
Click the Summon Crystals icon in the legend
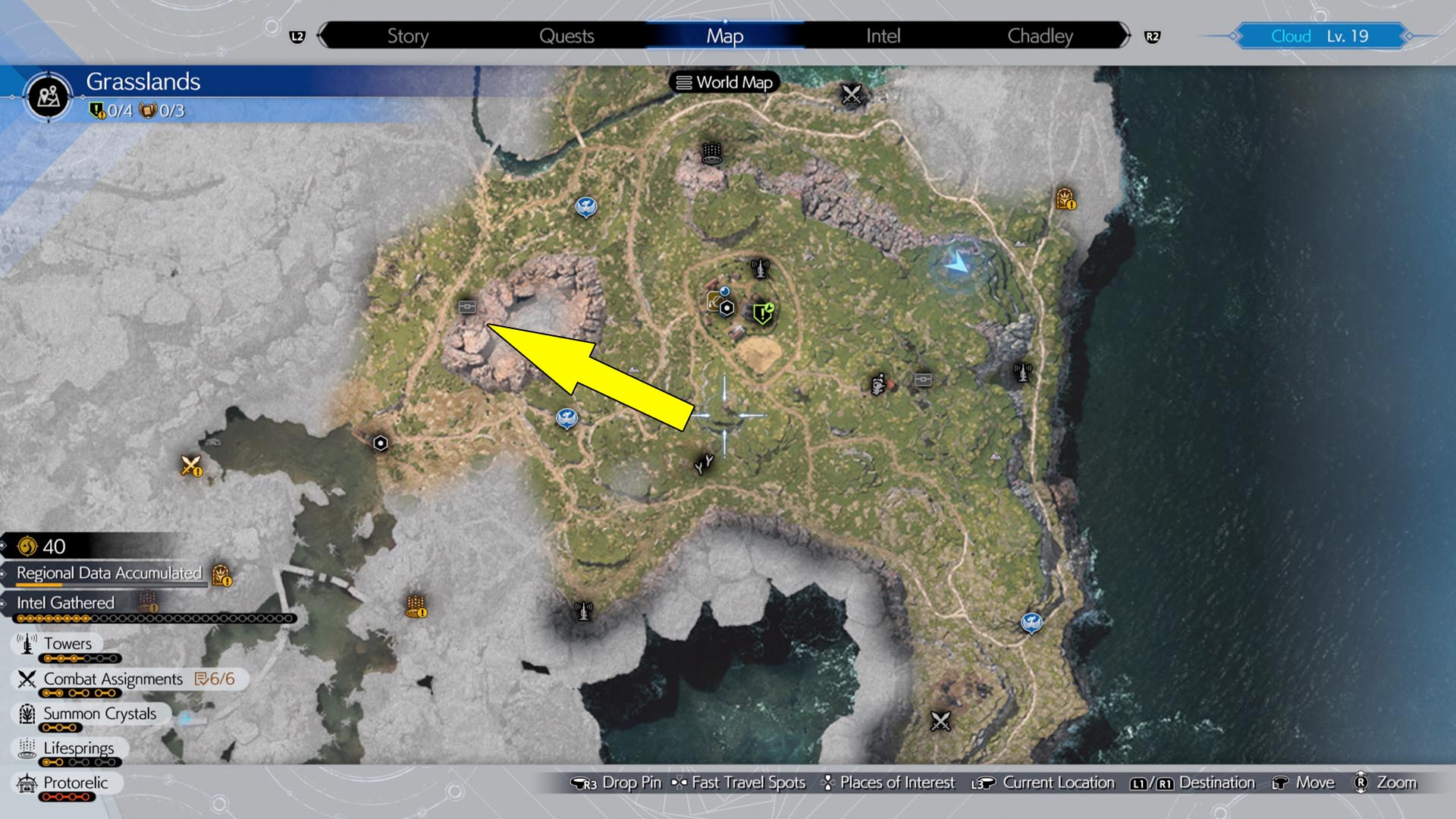click(25, 714)
